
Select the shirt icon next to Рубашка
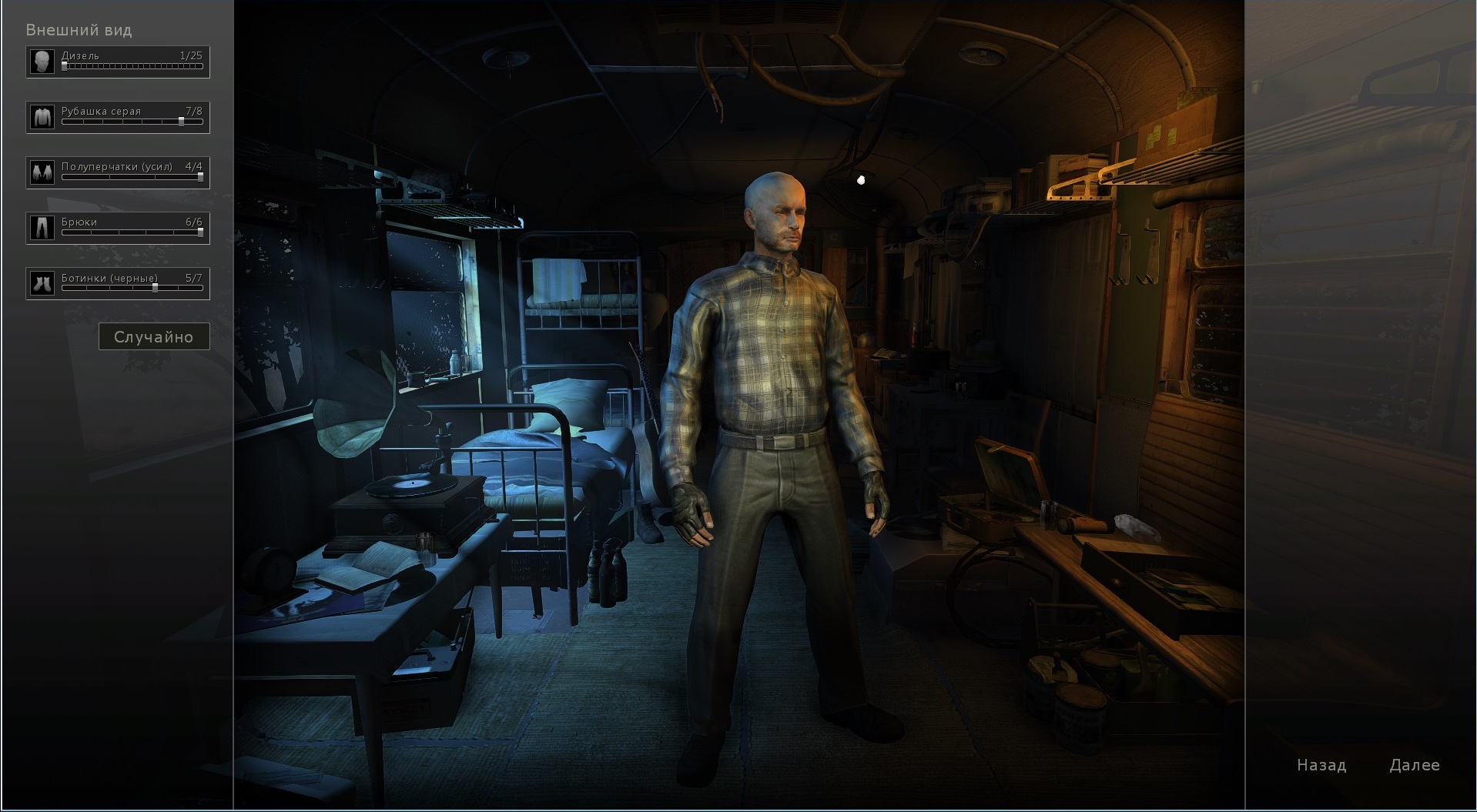(42, 117)
